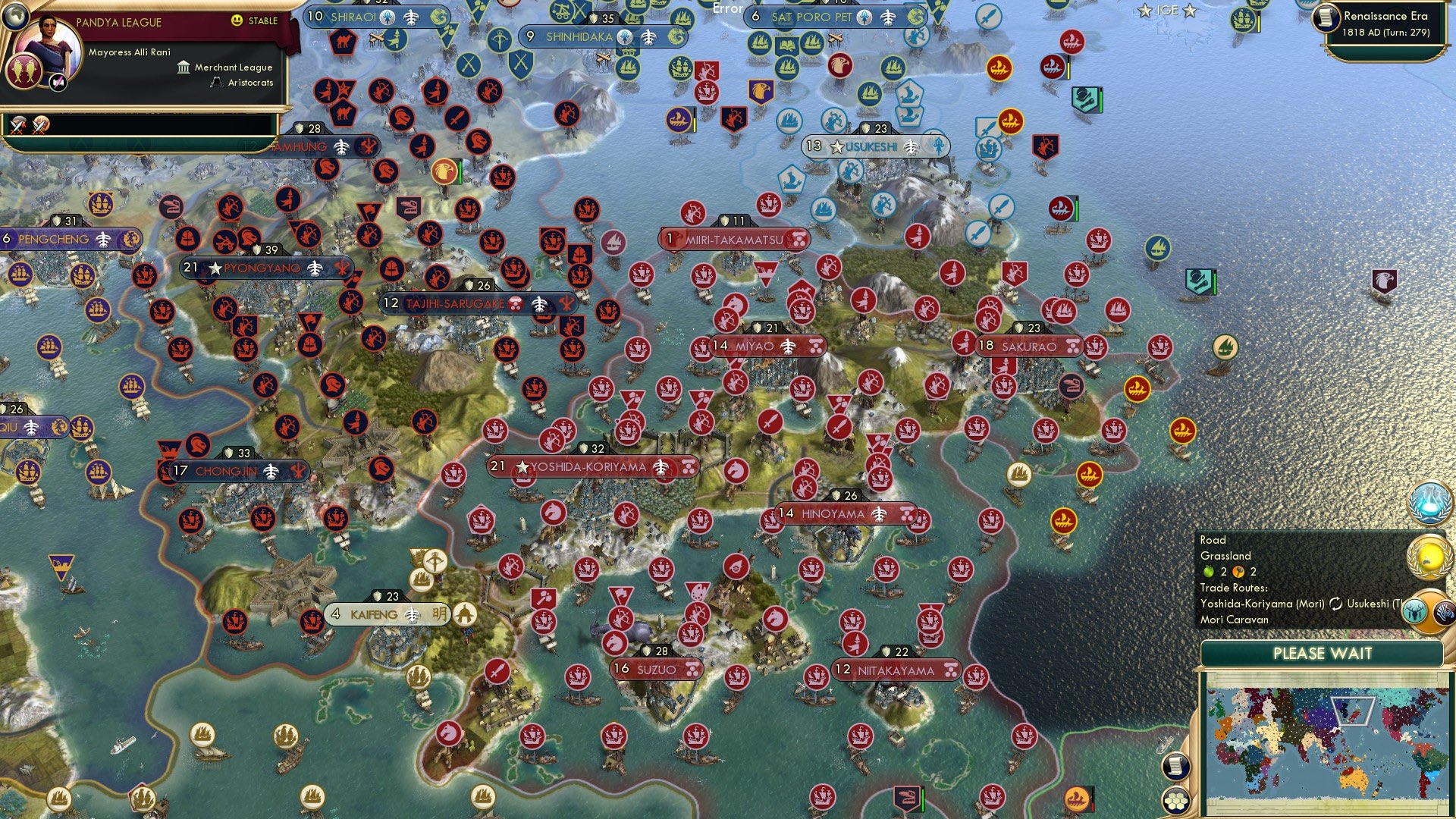
Task: Open the notification log scroll icon
Action: coord(1175,767)
